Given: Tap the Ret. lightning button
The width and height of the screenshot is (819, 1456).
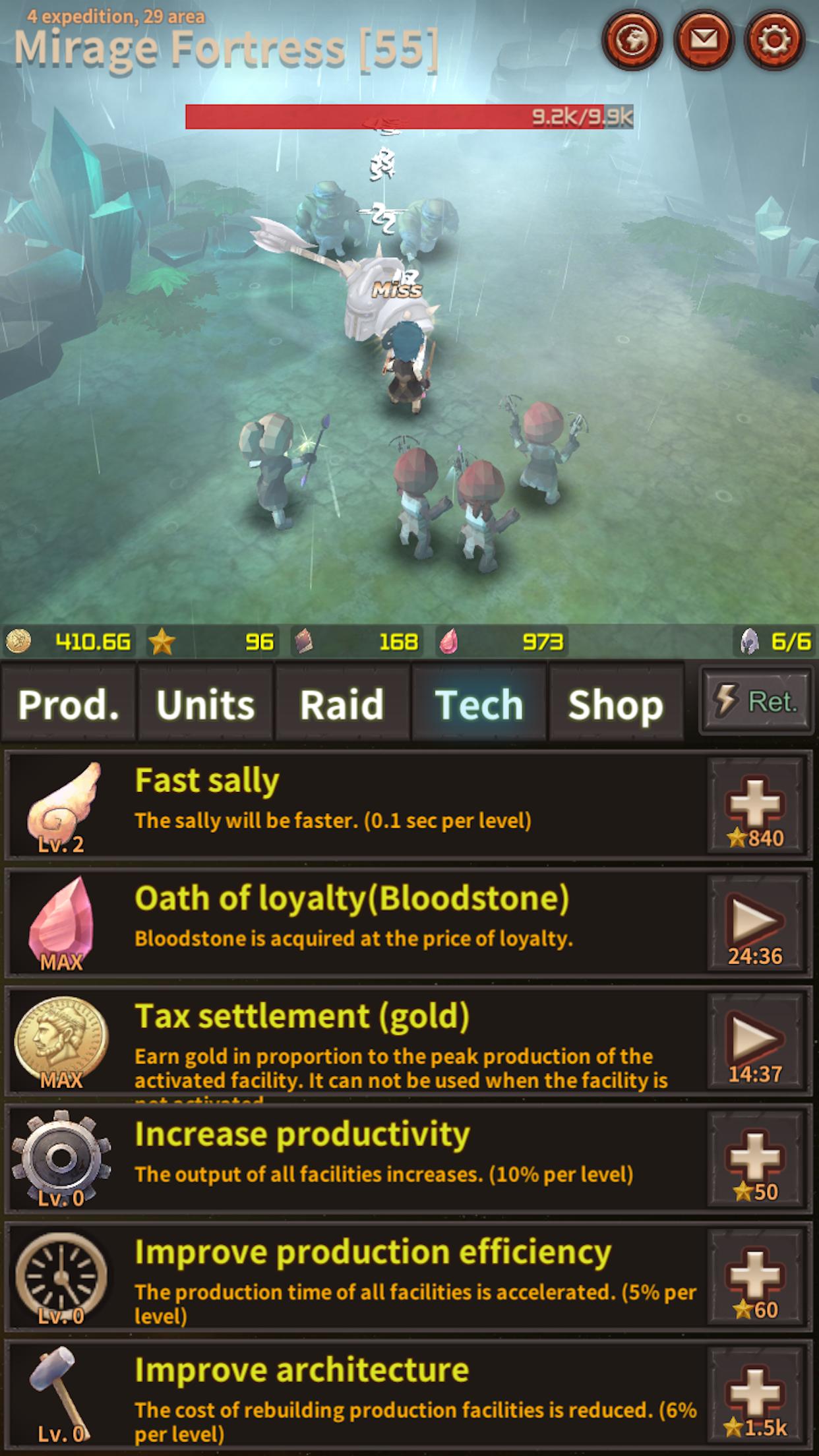Looking at the screenshot, I should (756, 701).
